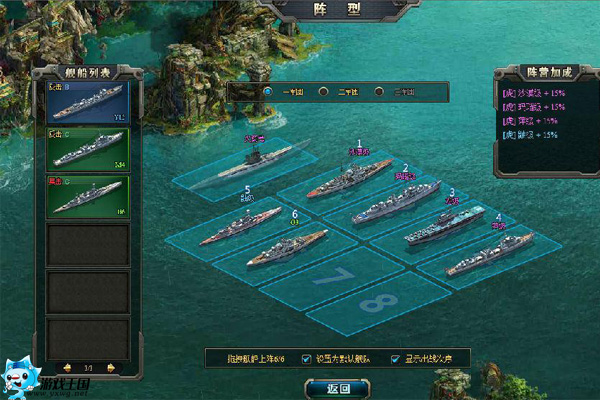Viewport: 600px width, 400px height.
Task: Toggle the left checkbox above the Back button
Action: coord(307,358)
